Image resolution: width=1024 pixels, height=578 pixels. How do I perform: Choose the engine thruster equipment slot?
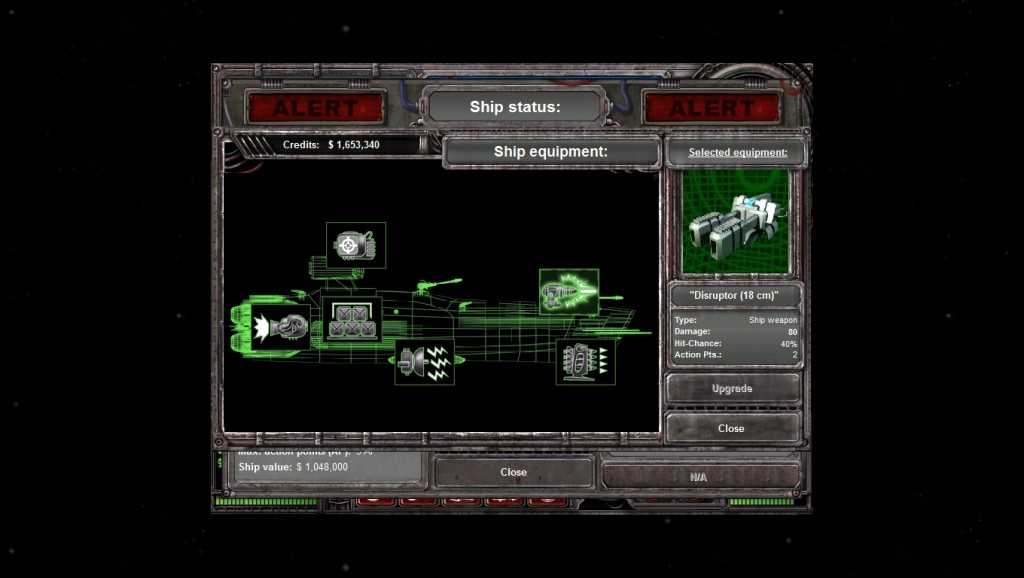coord(281,327)
